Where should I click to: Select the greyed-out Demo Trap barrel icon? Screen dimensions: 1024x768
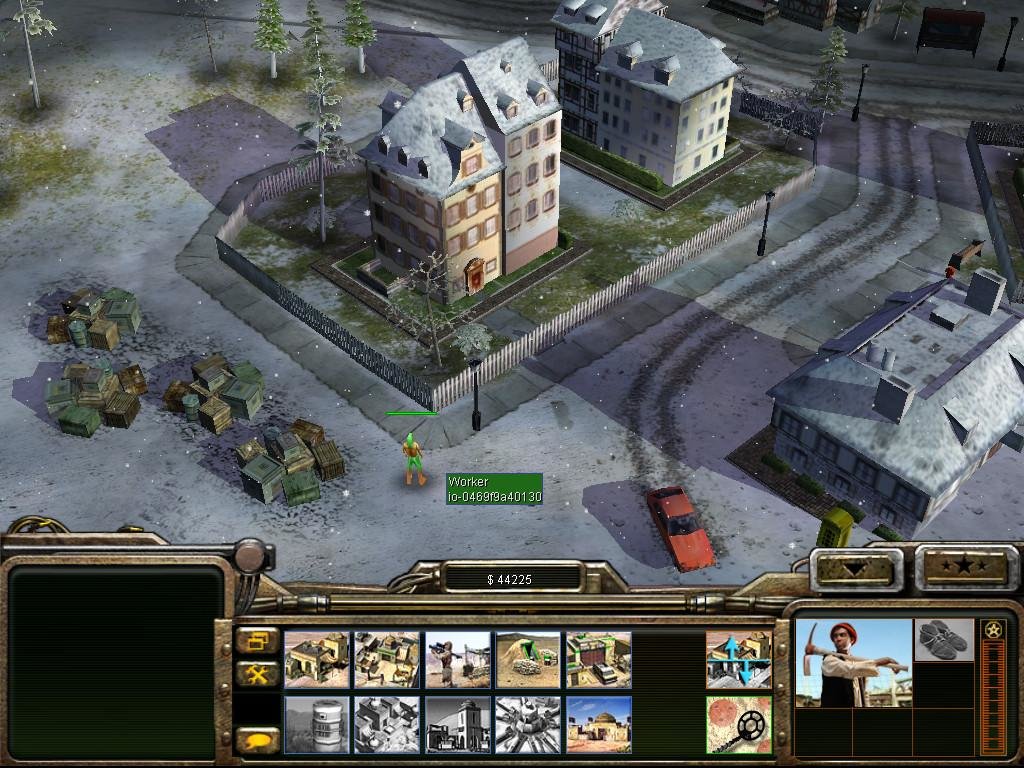317,724
